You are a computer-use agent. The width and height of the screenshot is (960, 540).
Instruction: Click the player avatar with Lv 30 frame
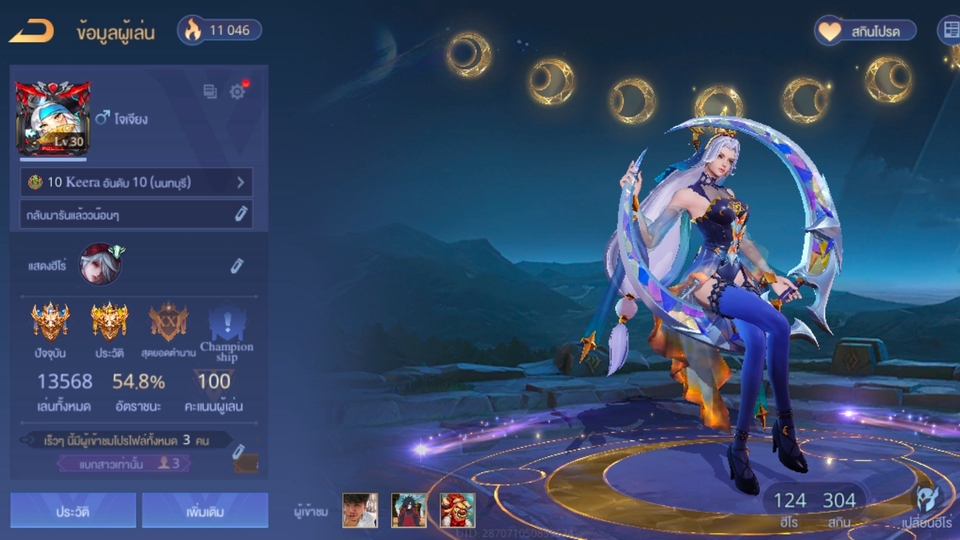pos(50,119)
